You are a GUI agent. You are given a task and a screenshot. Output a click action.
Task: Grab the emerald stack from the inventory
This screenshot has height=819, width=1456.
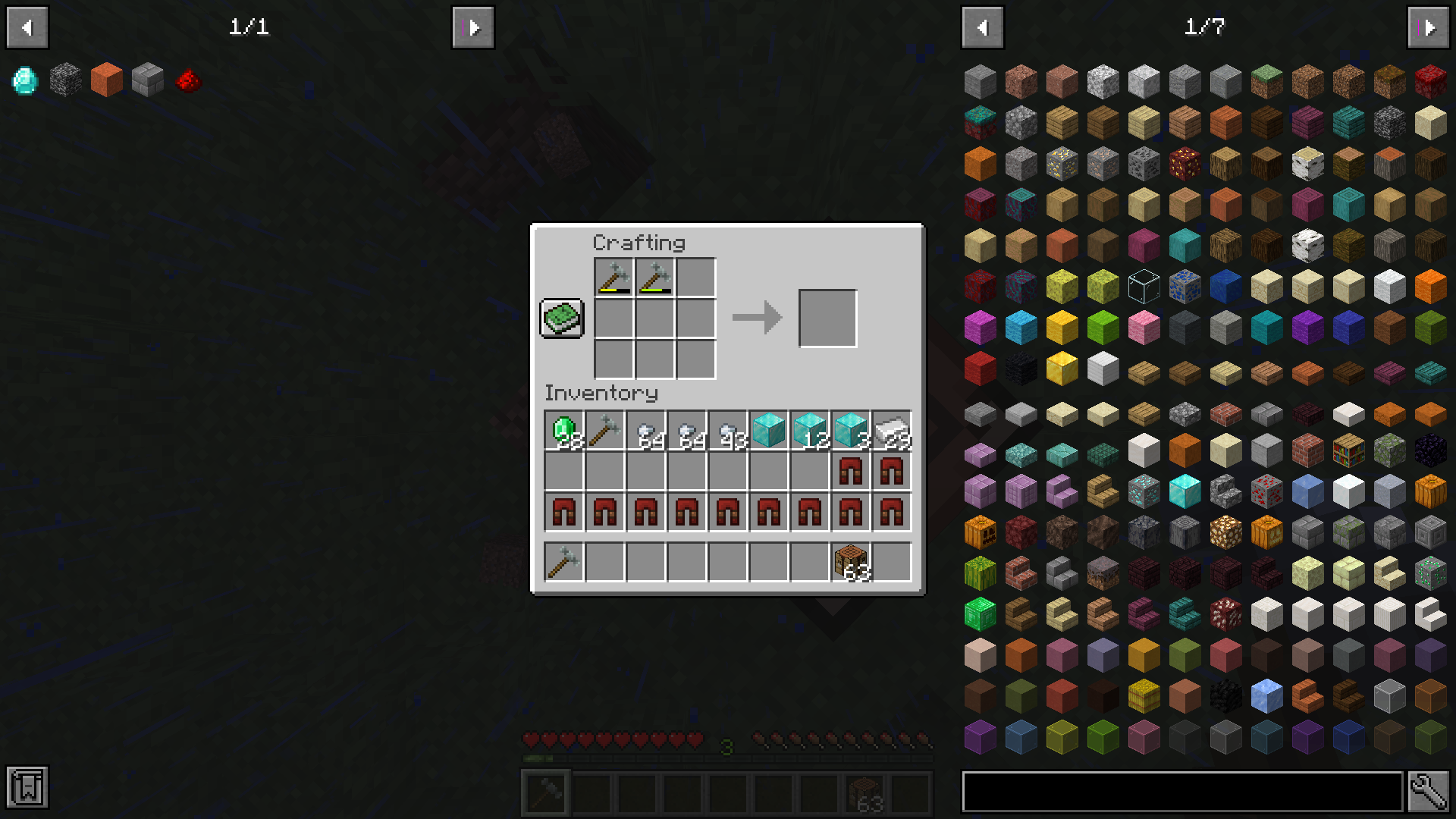[563, 428]
